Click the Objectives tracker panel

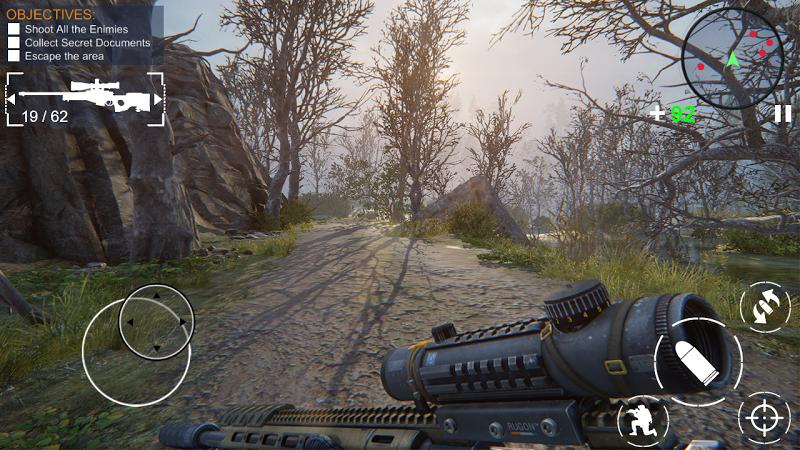click(82, 35)
